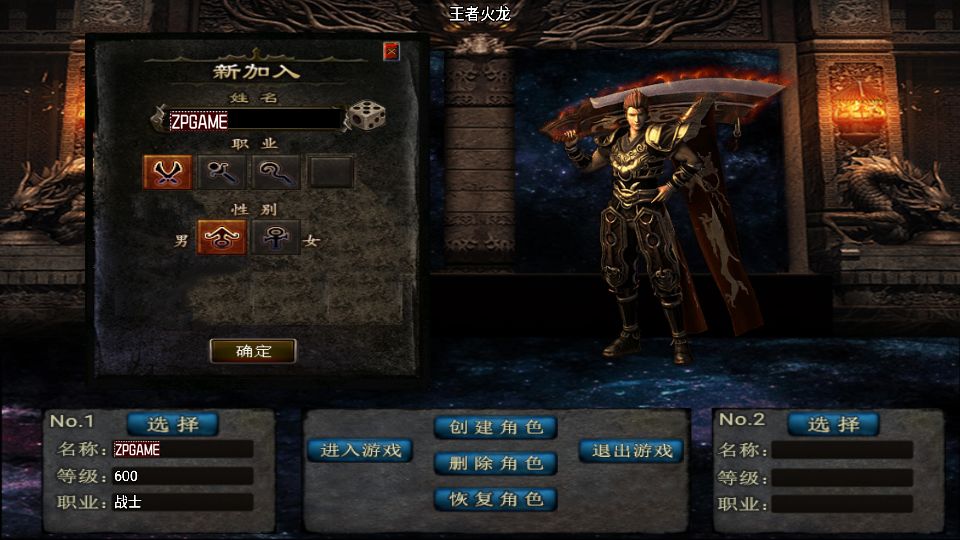Choose 删除角色 to delete the character
Viewport: 960px width, 540px height.
495,463
